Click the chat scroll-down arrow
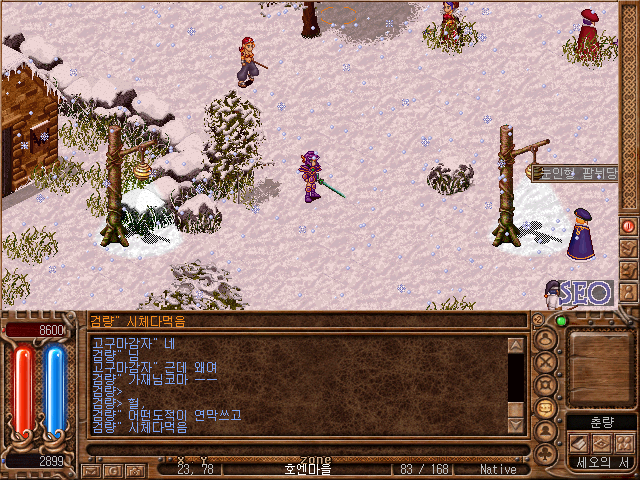Viewport: 640px width, 480px height. click(516, 425)
